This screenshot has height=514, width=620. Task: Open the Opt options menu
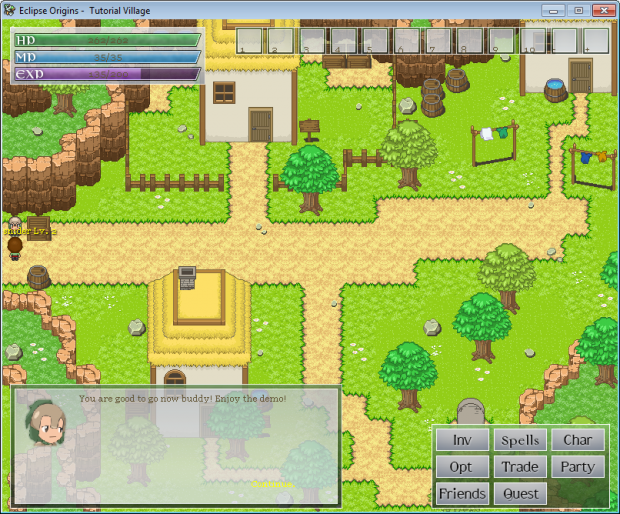(462, 467)
